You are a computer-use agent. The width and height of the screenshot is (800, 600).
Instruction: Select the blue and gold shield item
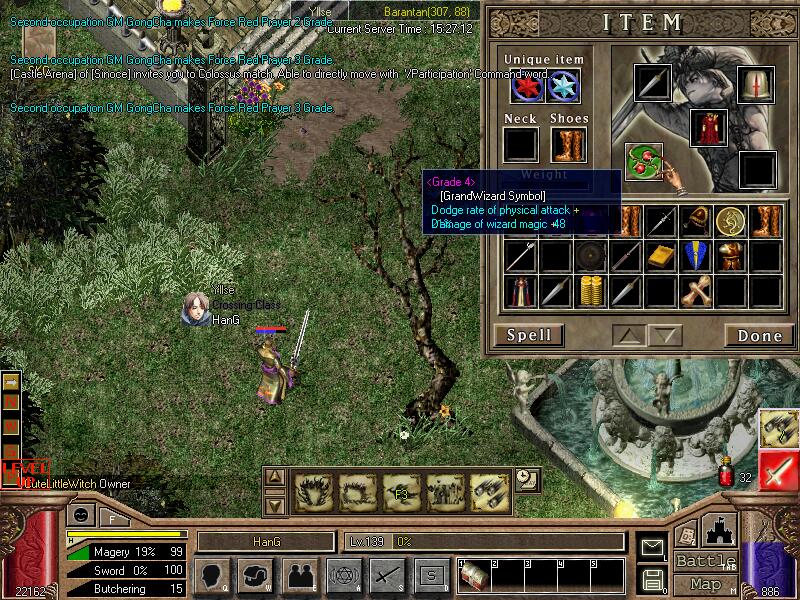click(x=696, y=256)
